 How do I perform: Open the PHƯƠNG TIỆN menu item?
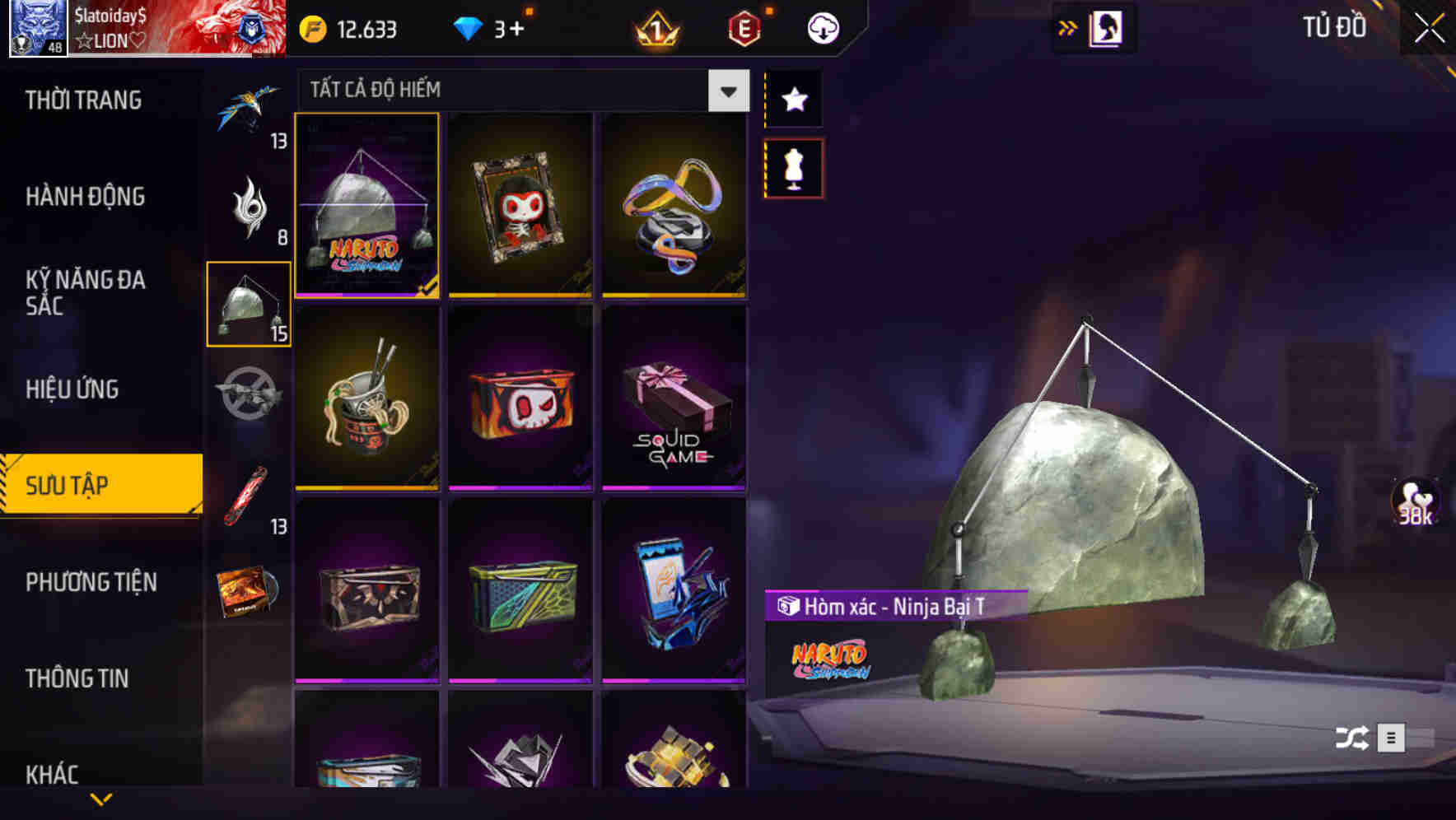coord(91,582)
